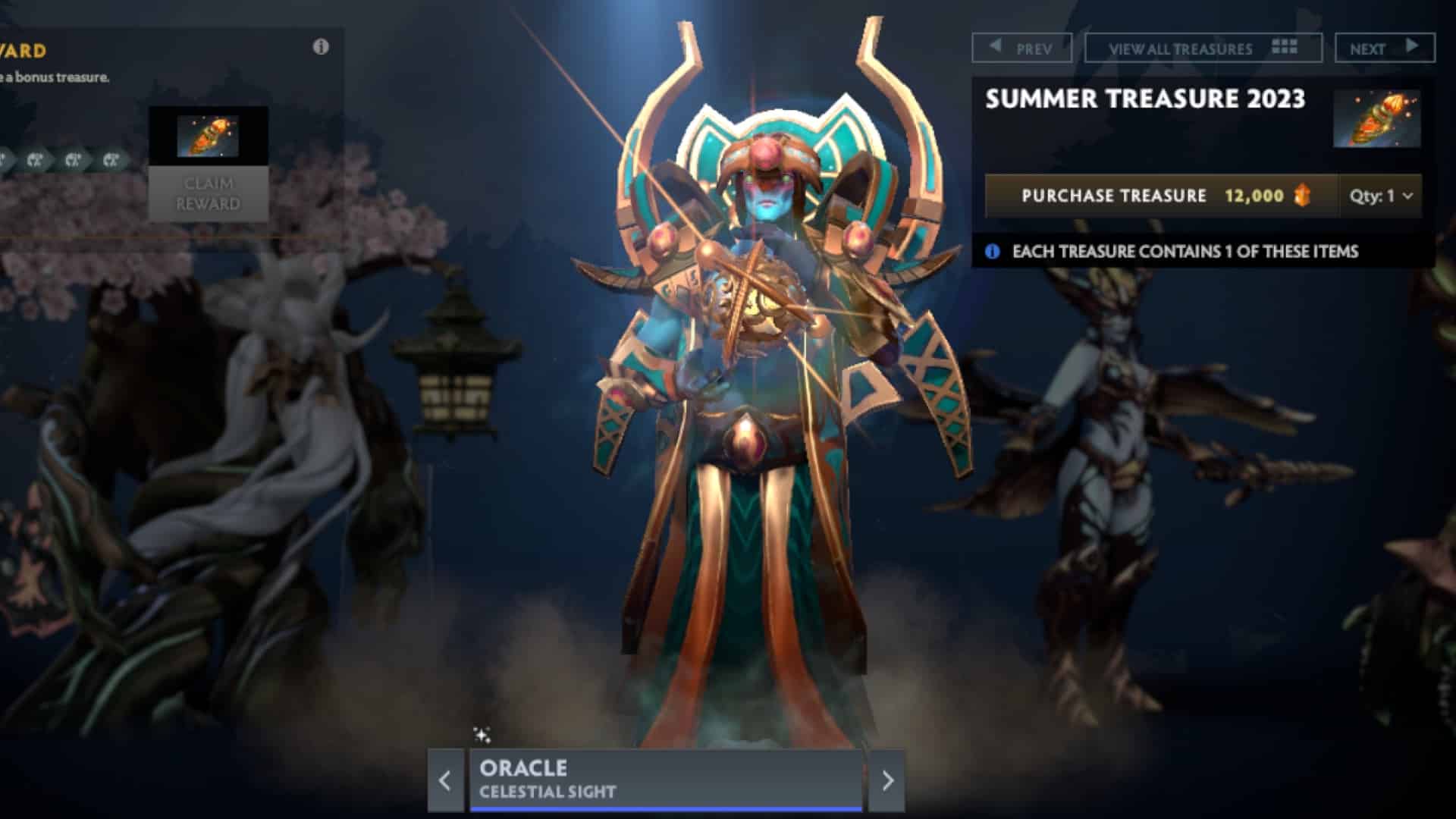Click the reward treasure thumbnail image
This screenshot has height=819, width=1456.
[209, 136]
